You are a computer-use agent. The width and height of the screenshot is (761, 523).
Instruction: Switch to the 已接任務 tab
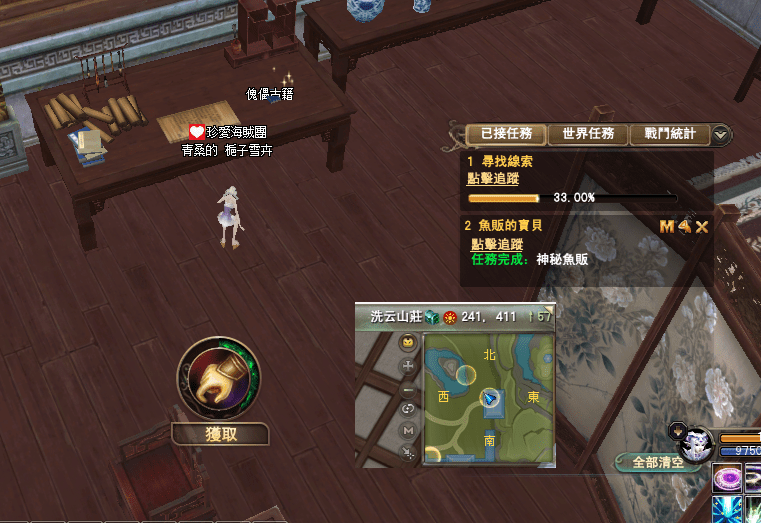point(506,133)
